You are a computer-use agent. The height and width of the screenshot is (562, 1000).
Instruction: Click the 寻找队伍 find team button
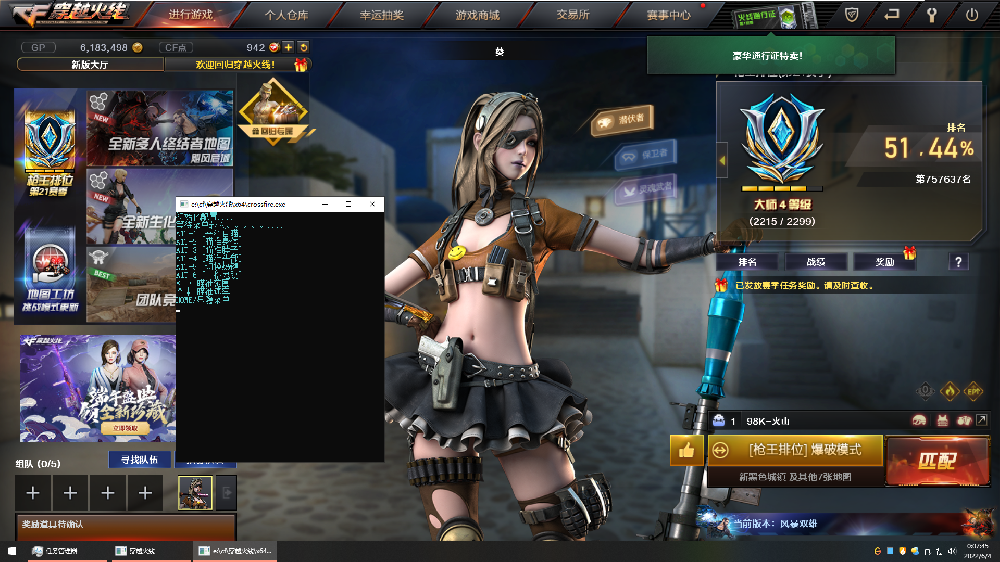click(139, 460)
